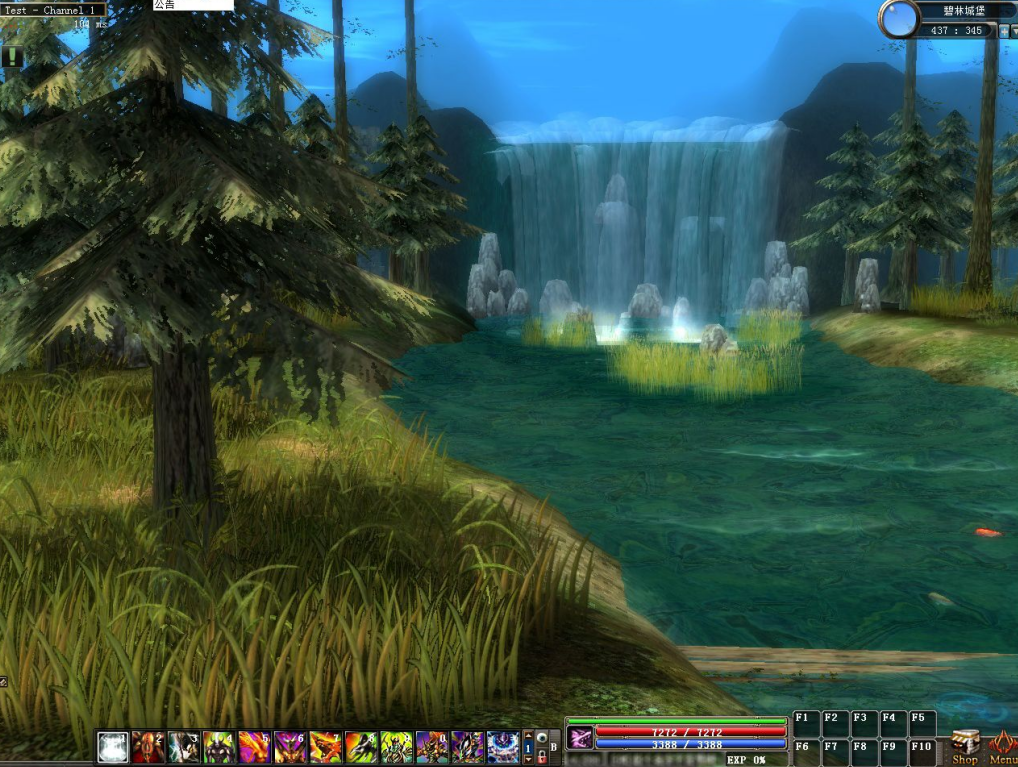This screenshot has height=767, width=1018.
Task: Use the orange flame skill in slot 5
Action: (254, 747)
